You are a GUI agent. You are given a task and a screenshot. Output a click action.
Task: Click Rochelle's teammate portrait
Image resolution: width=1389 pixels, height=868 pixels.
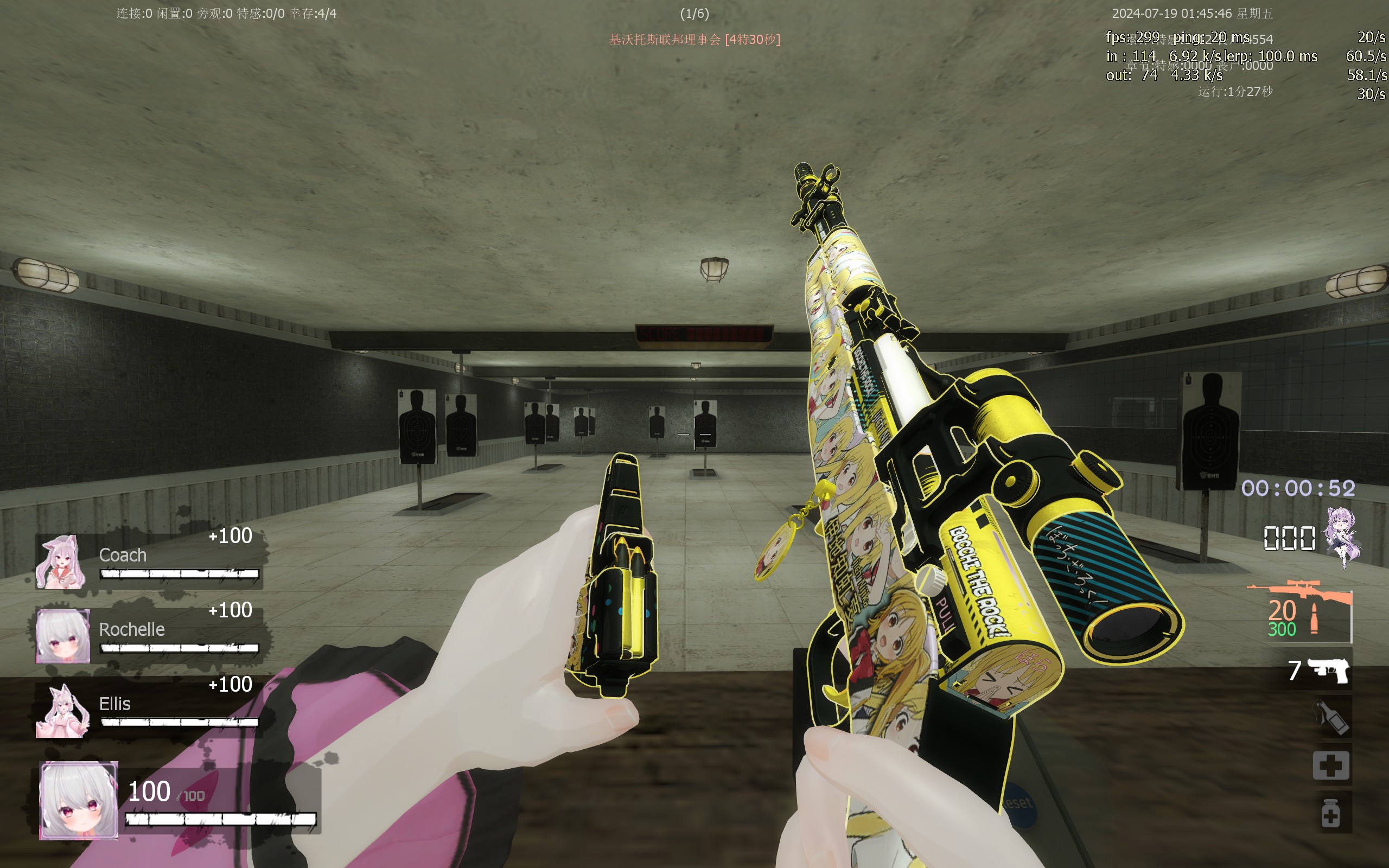coord(62,636)
